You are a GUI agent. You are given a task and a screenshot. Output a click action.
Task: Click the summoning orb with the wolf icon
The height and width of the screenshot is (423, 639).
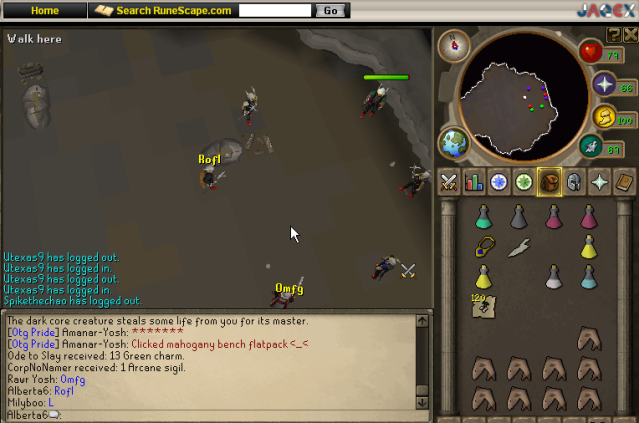[x=590, y=148]
